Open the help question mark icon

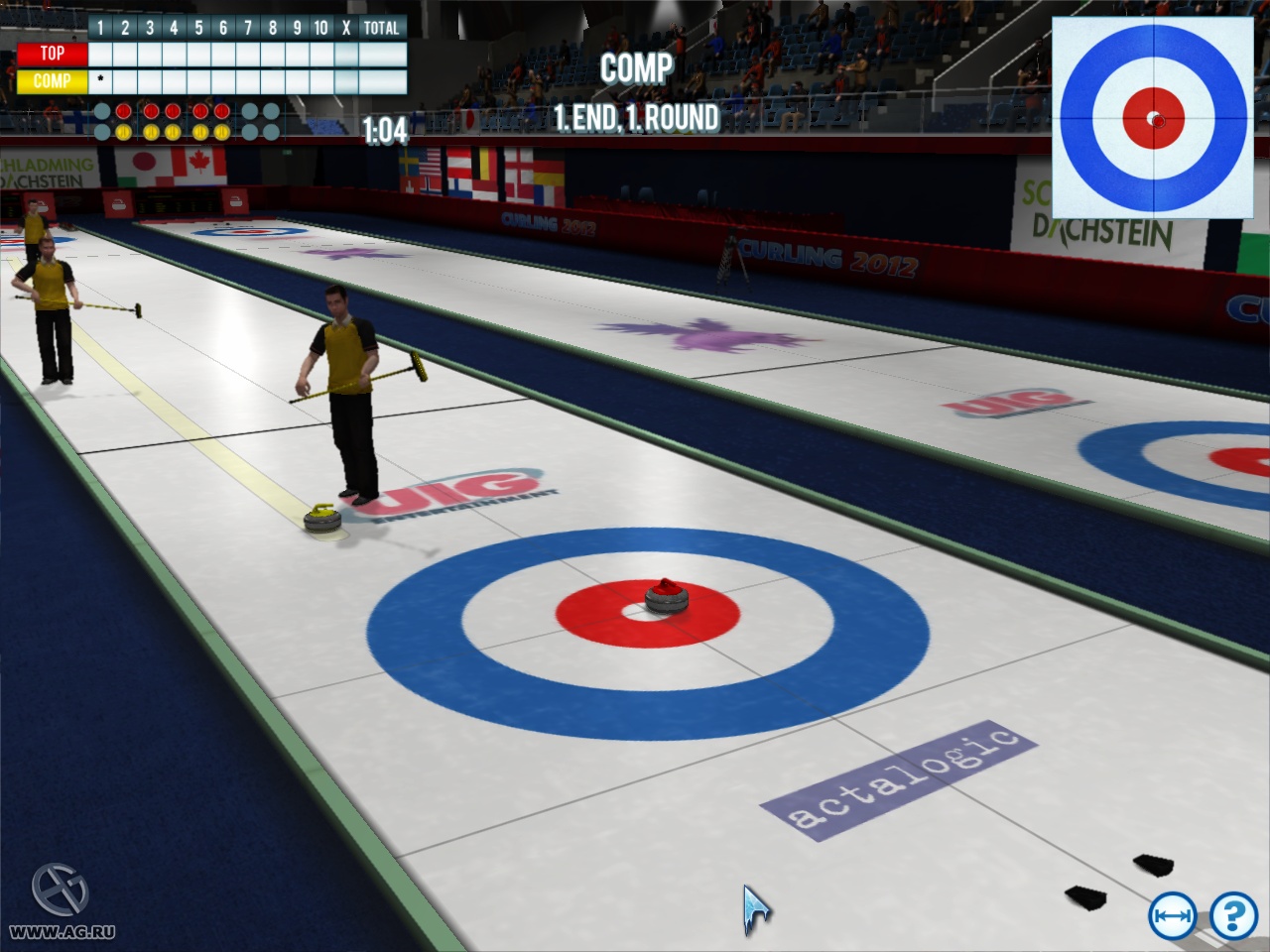click(1232, 916)
